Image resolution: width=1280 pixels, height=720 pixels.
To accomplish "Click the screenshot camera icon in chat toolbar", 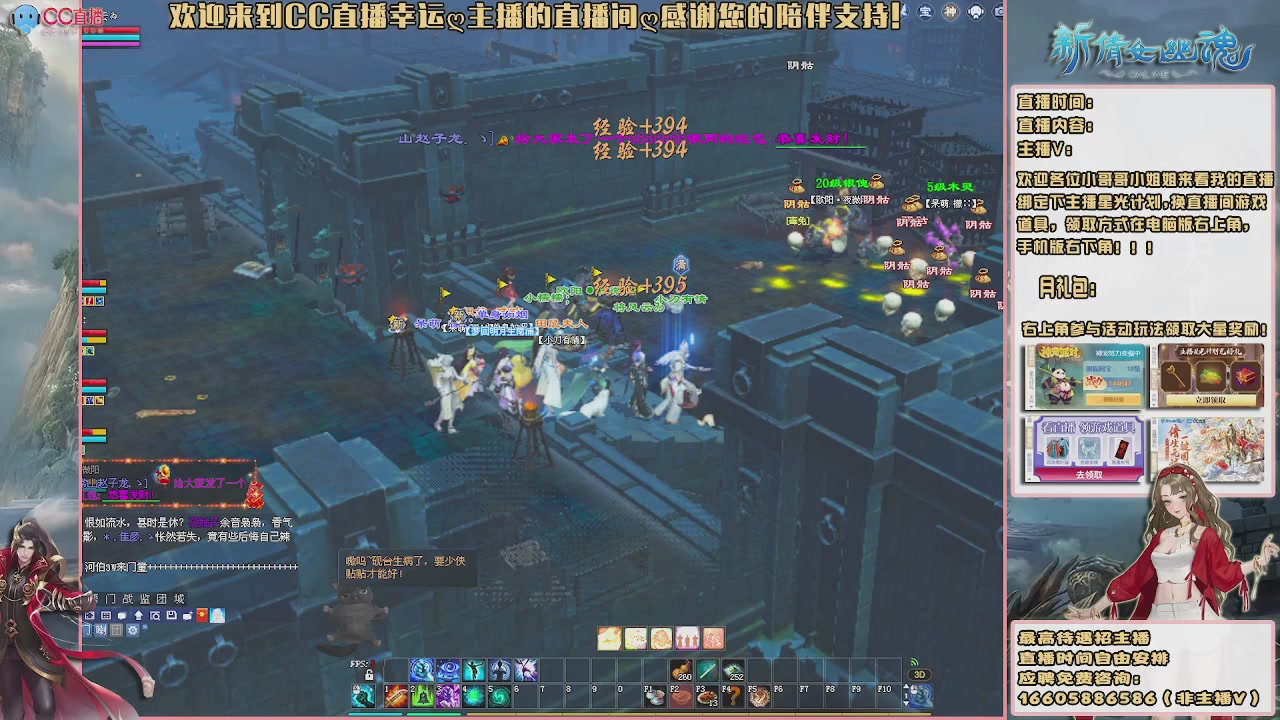I will [x=89, y=615].
